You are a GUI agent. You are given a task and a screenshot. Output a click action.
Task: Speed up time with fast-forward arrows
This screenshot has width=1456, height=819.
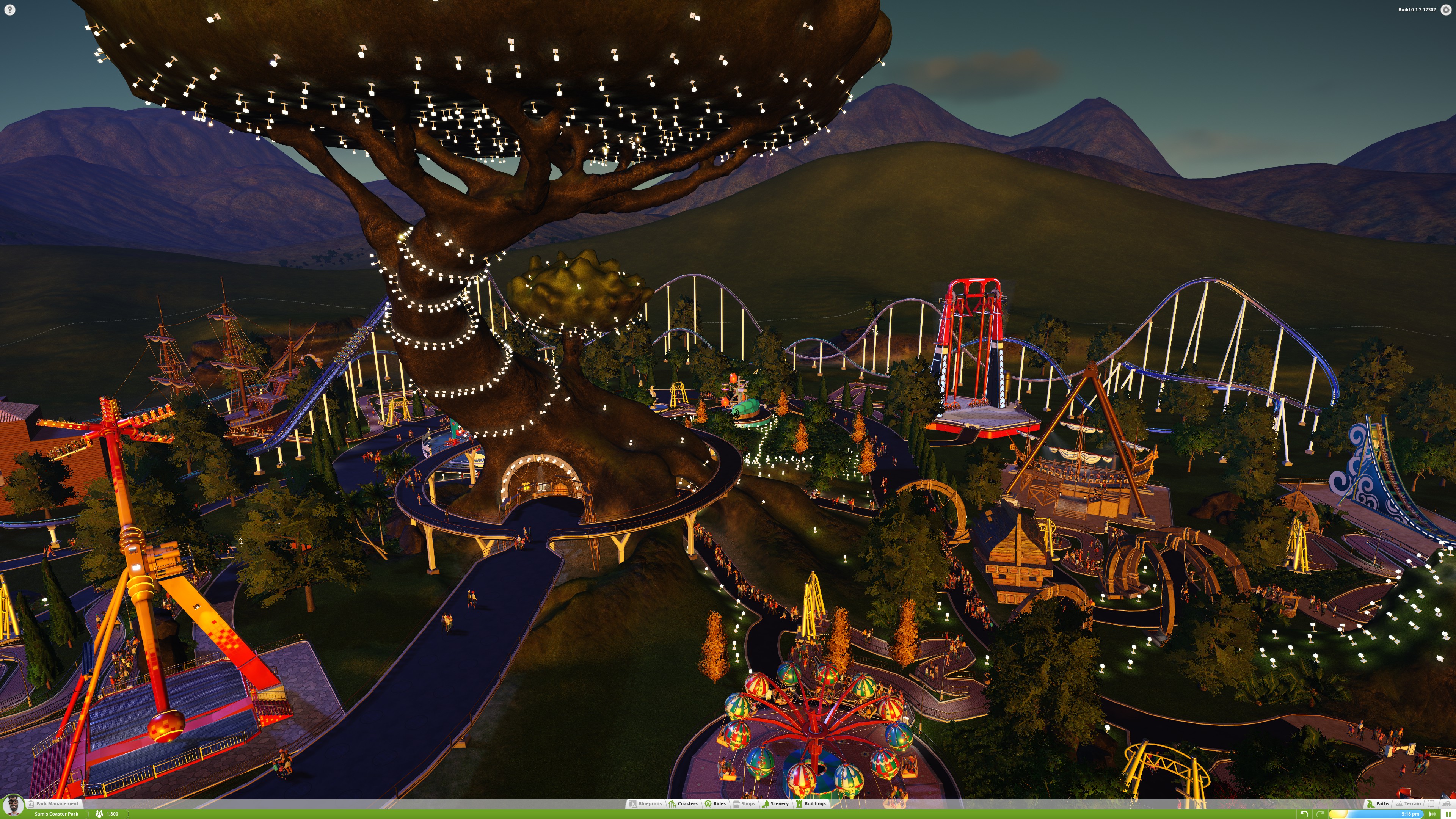1432,814
